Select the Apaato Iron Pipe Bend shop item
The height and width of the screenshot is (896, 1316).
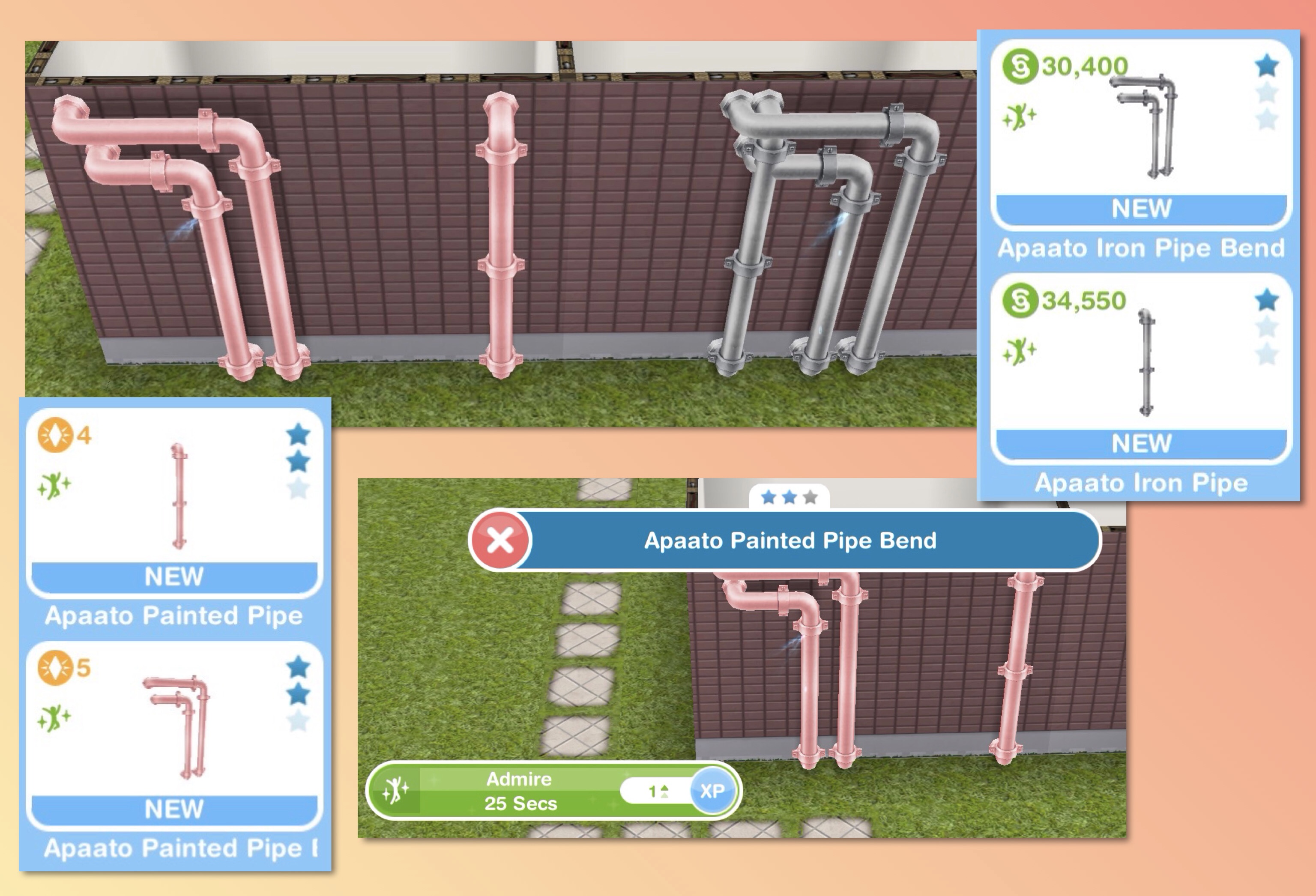[x=1140, y=134]
